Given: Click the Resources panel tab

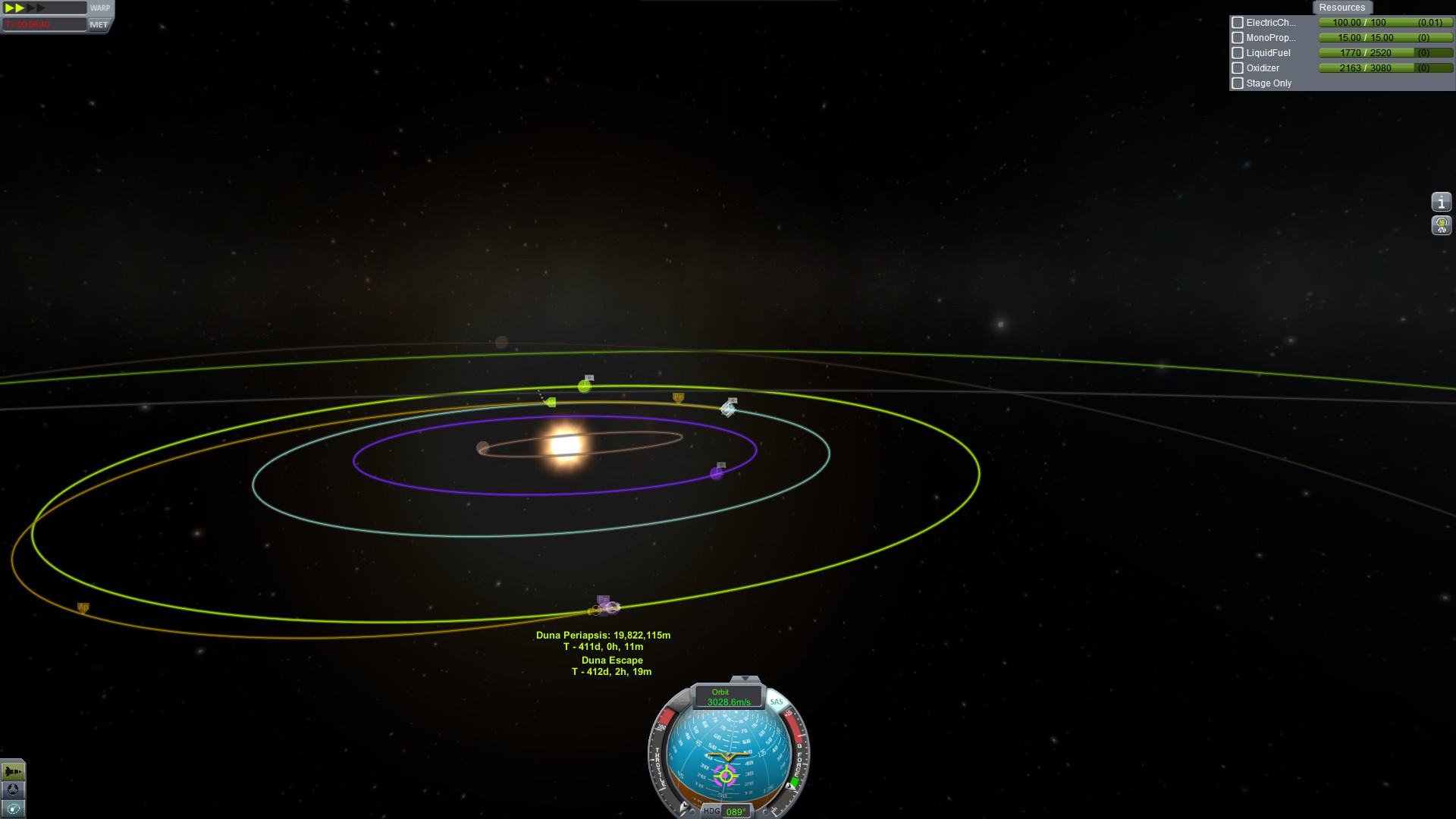Looking at the screenshot, I should pos(1341,8).
